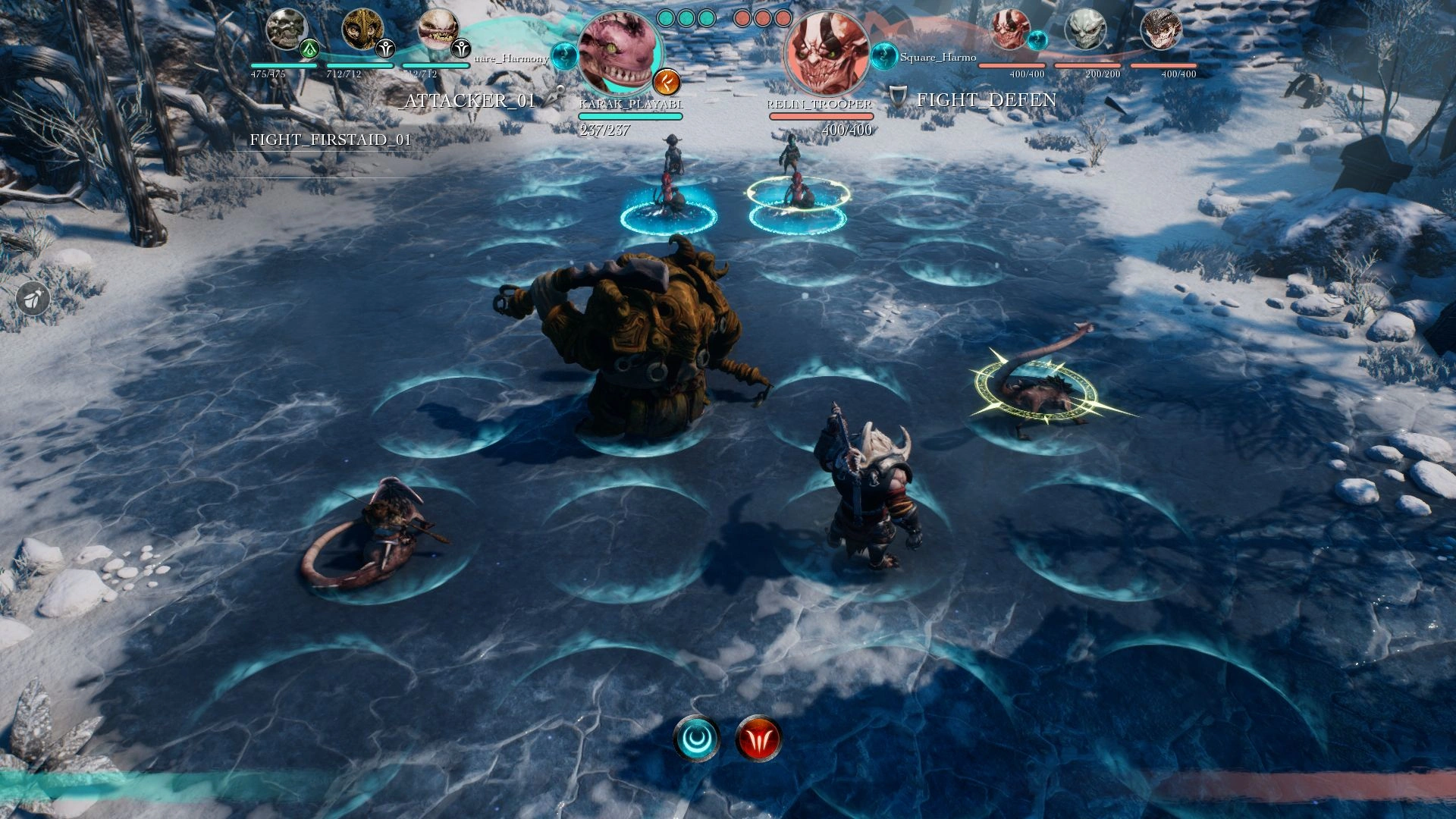Choose the skull-faced ally portrait

pos(286,30)
